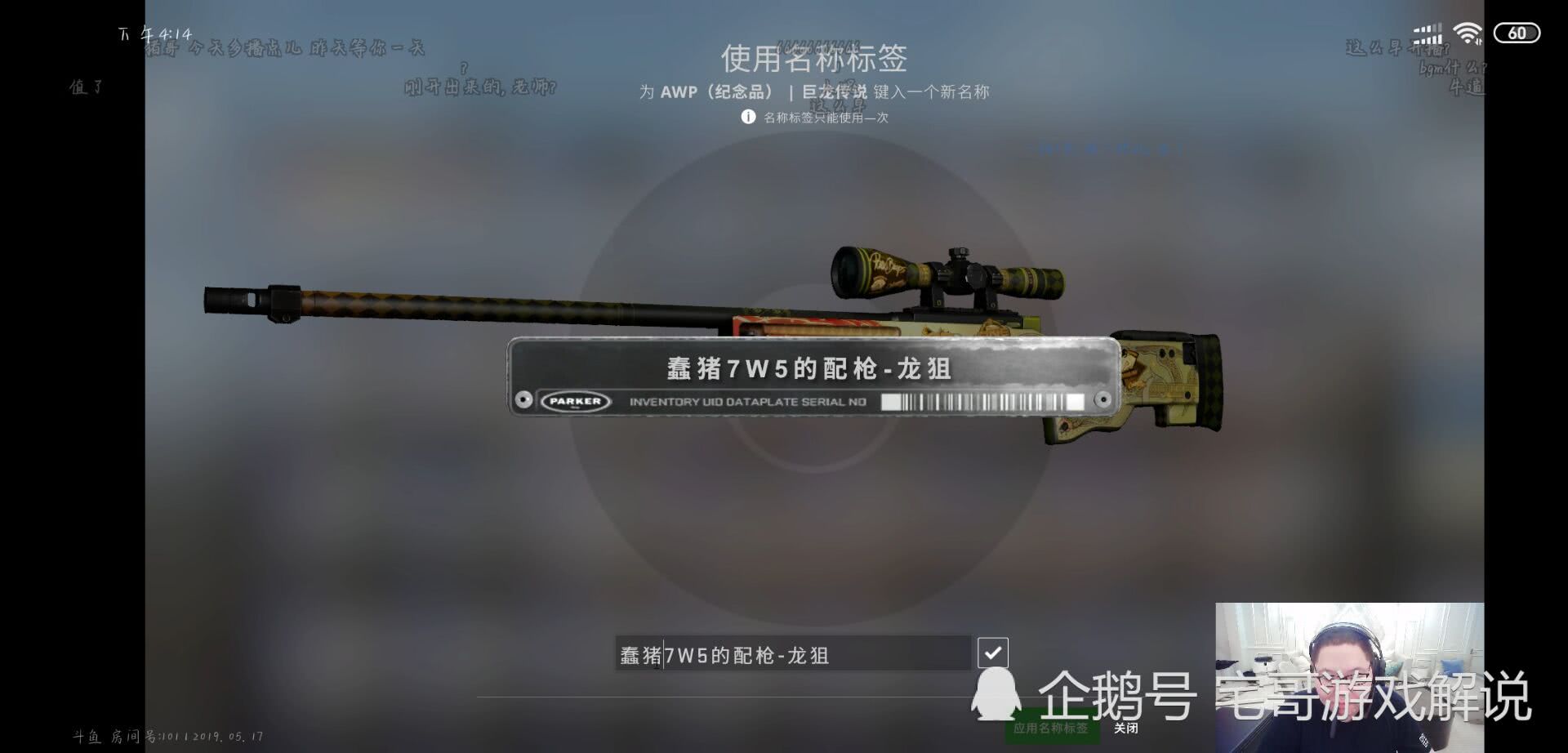This screenshot has height=753, width=1568.
Task: Click the info icon beside 名称标签只能使用一次 notice
Action: (748, 118)
